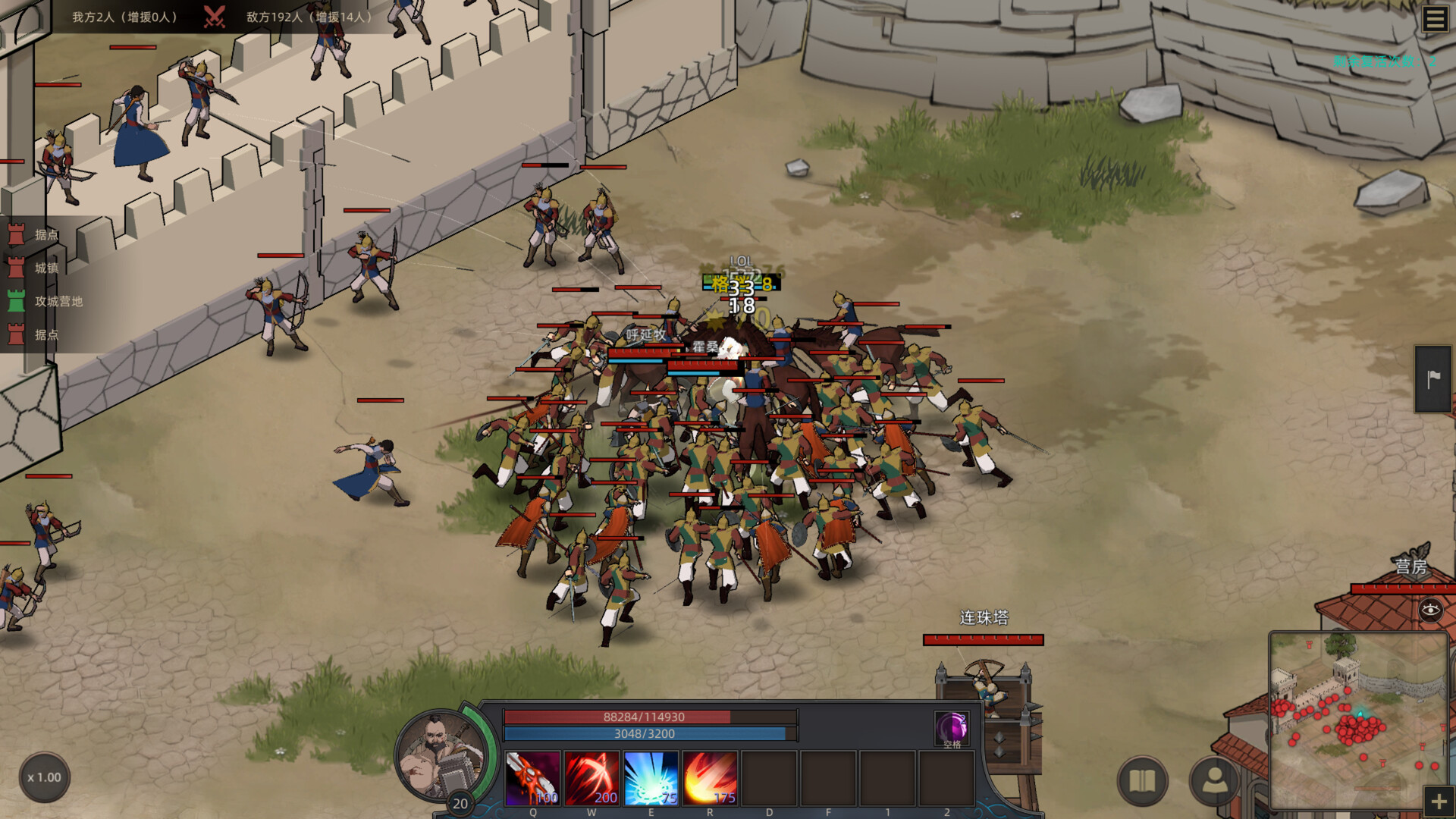Open the book journal button

click(1142, 780)
